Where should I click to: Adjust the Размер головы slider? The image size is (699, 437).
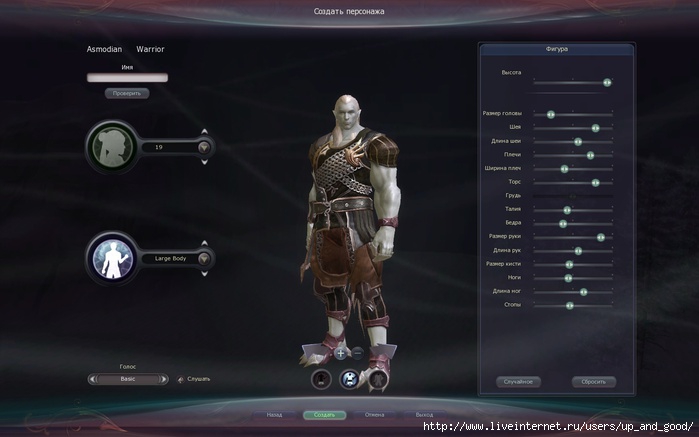(x=550, y=114)
